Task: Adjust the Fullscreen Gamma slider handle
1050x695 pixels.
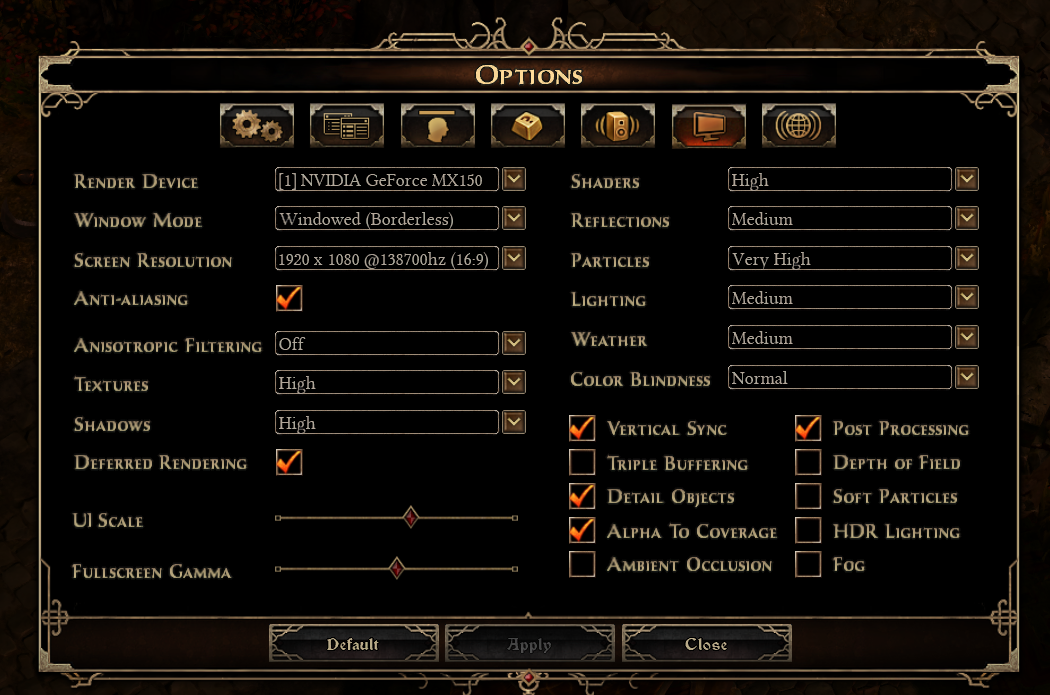Action: (x=396, y=568)
